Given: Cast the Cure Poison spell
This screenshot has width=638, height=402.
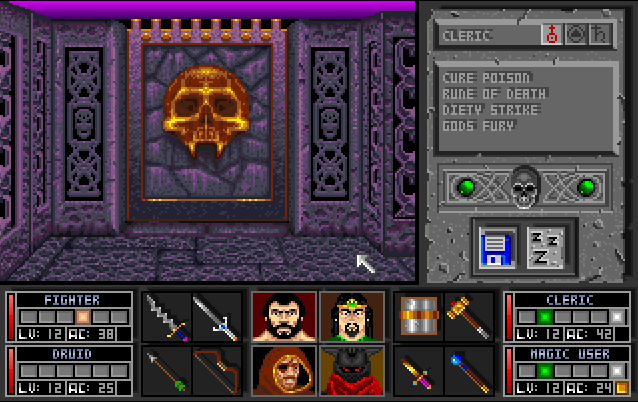Looking at the screenshot, I should [x=486, y=77].
